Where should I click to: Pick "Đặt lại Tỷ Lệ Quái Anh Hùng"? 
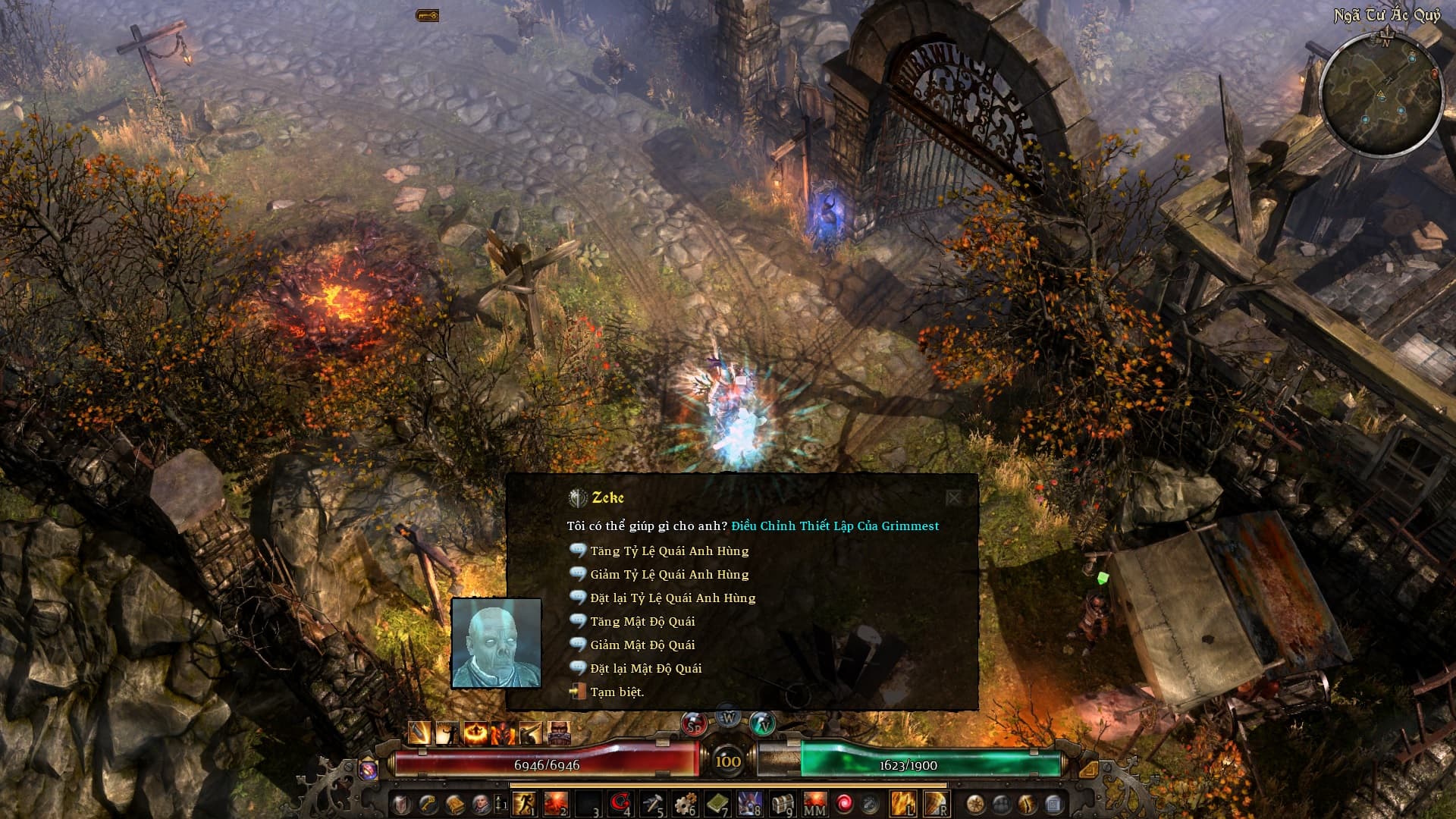point(673,598)
